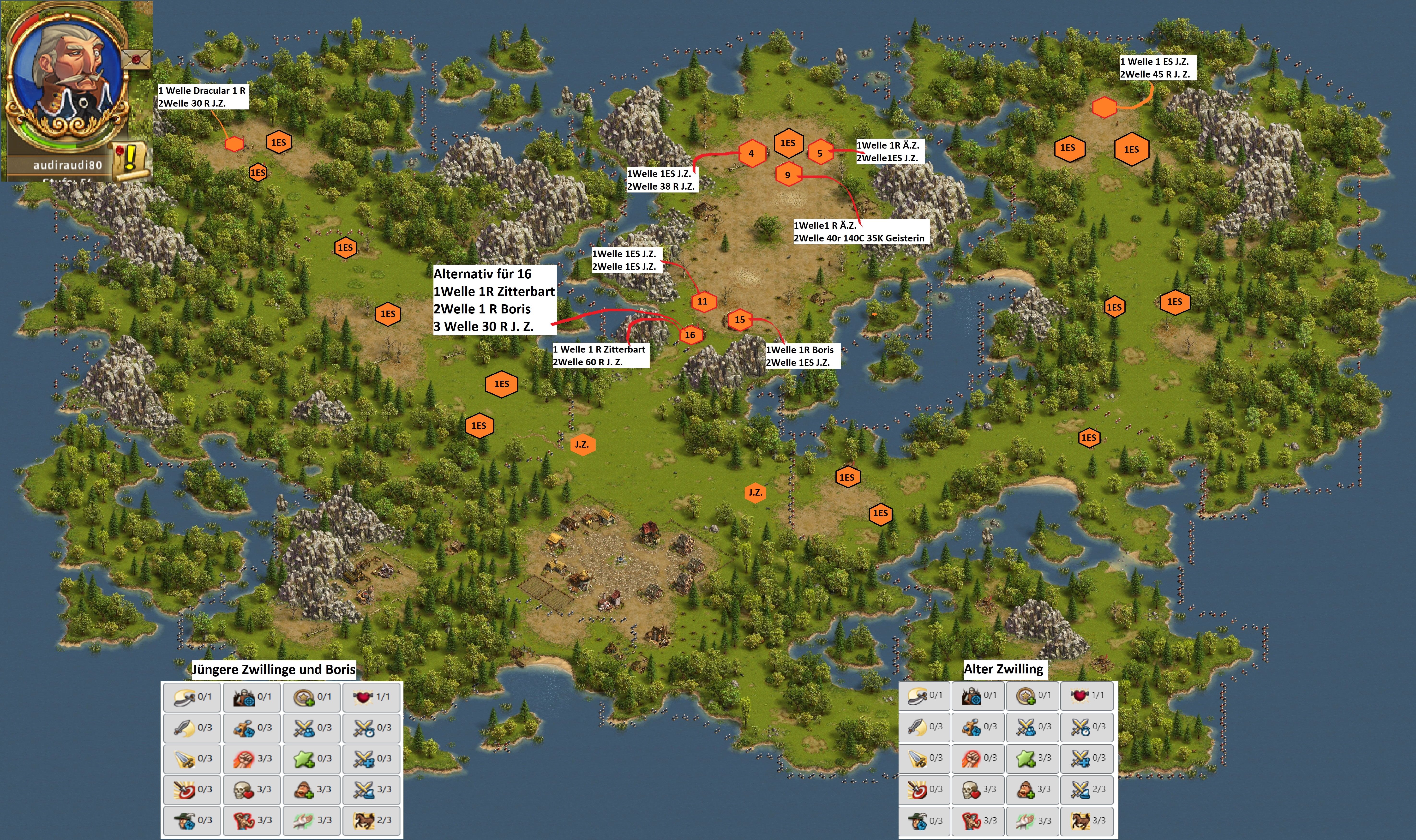The image size is (1416, 840).
Task: Select map marker number 11
Action: tap(702, 302)
